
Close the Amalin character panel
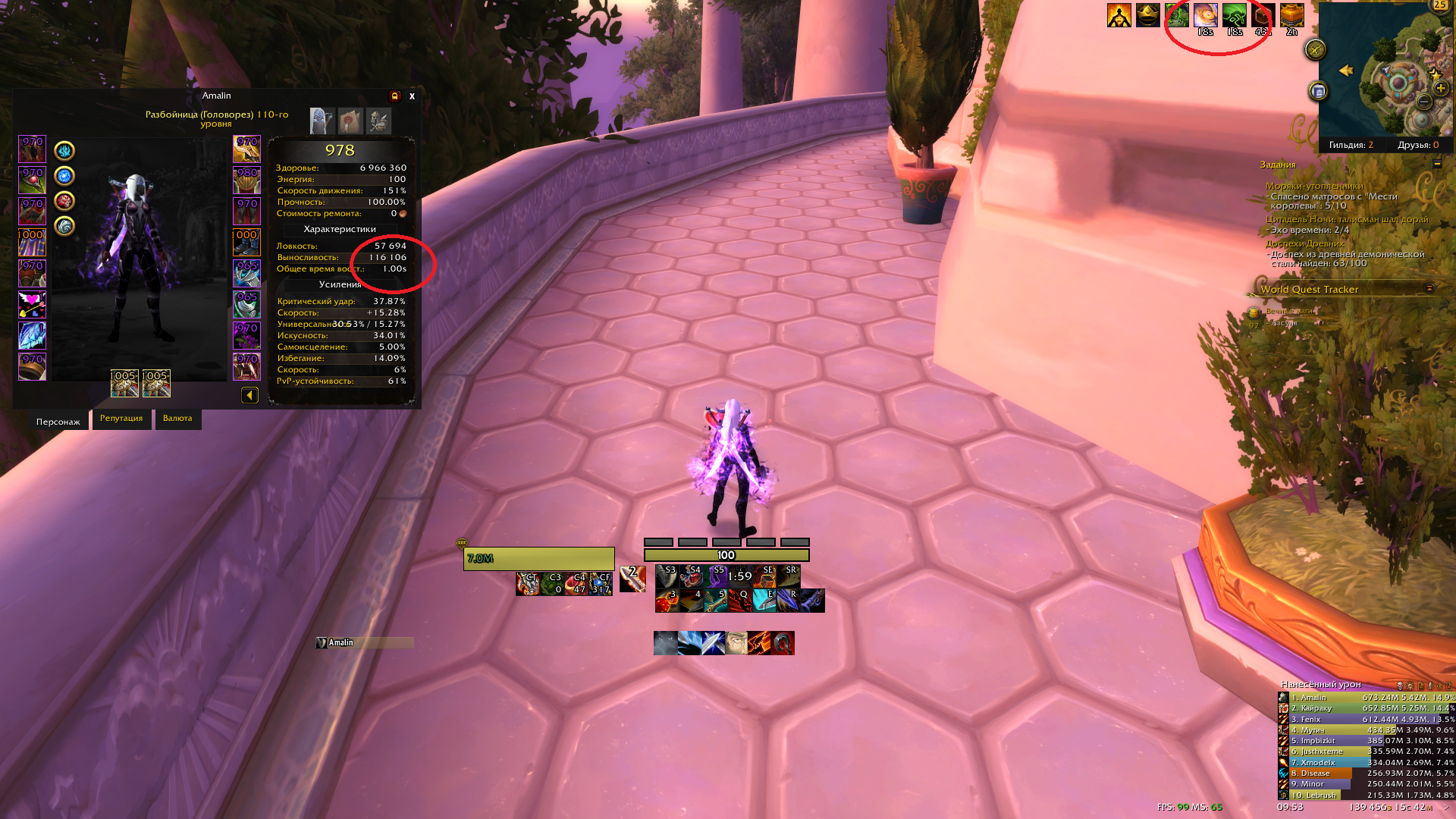[412, 96]
